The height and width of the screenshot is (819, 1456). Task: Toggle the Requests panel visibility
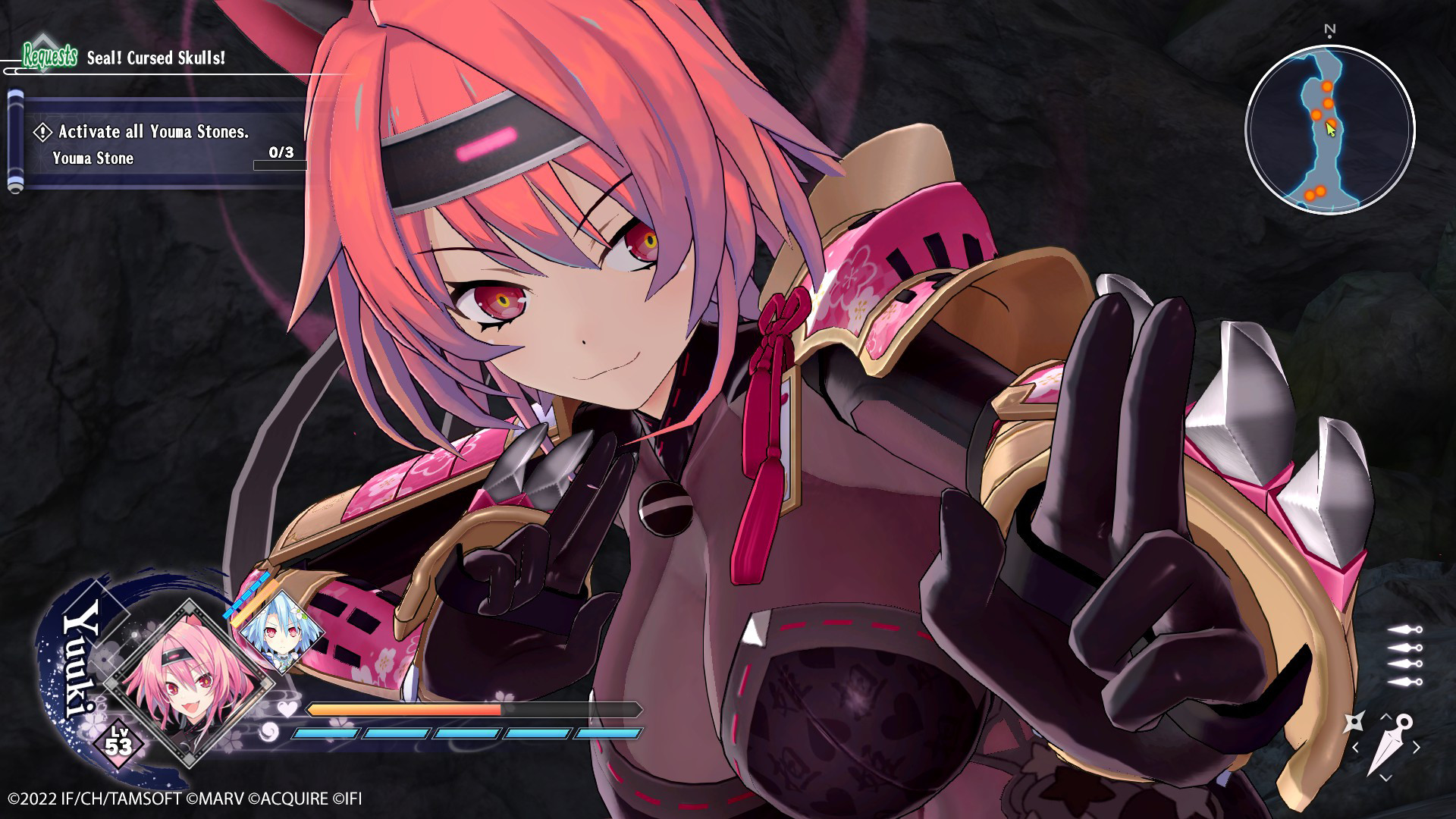click(50, 56)
